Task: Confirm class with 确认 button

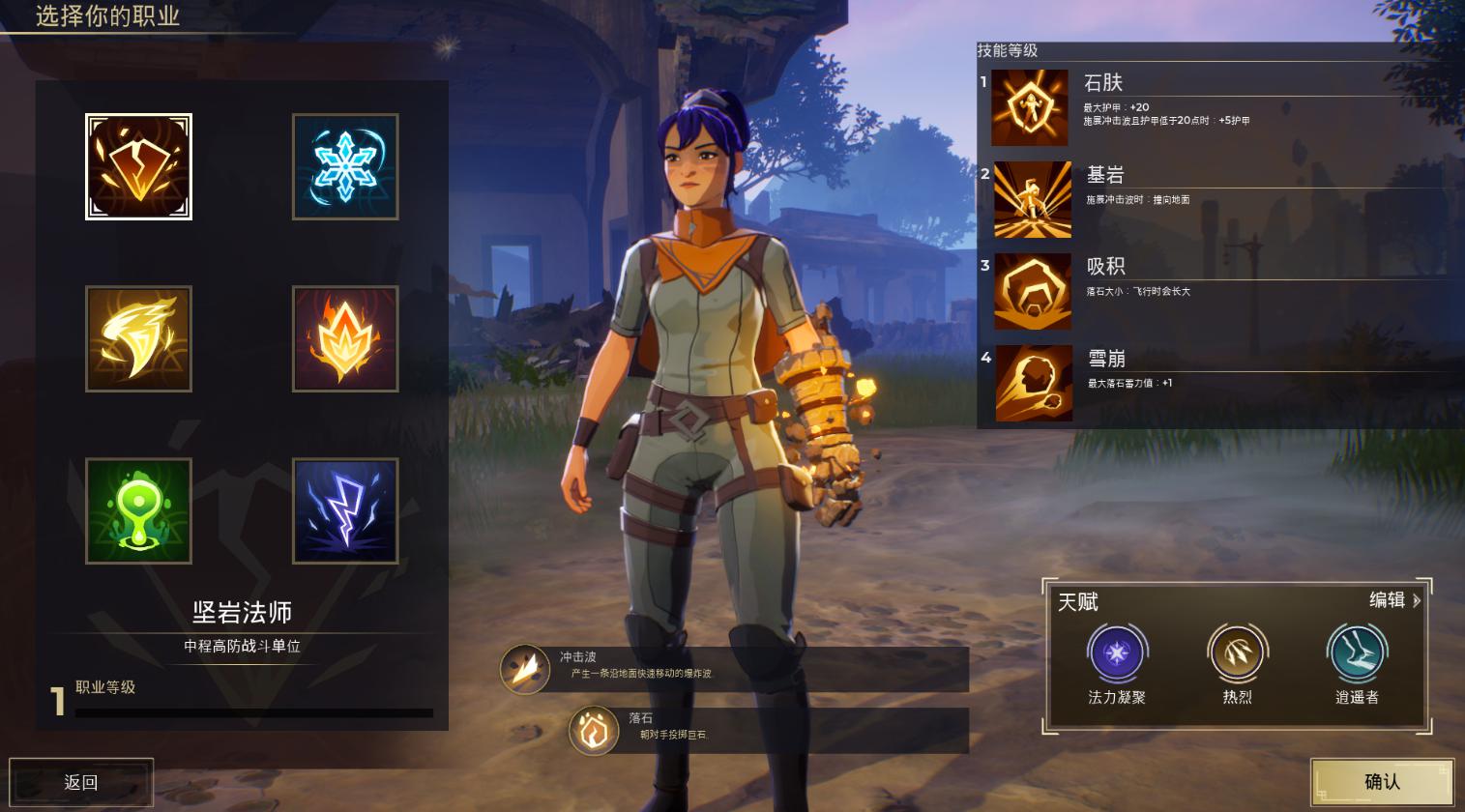Action: [x=1382, y=781]
